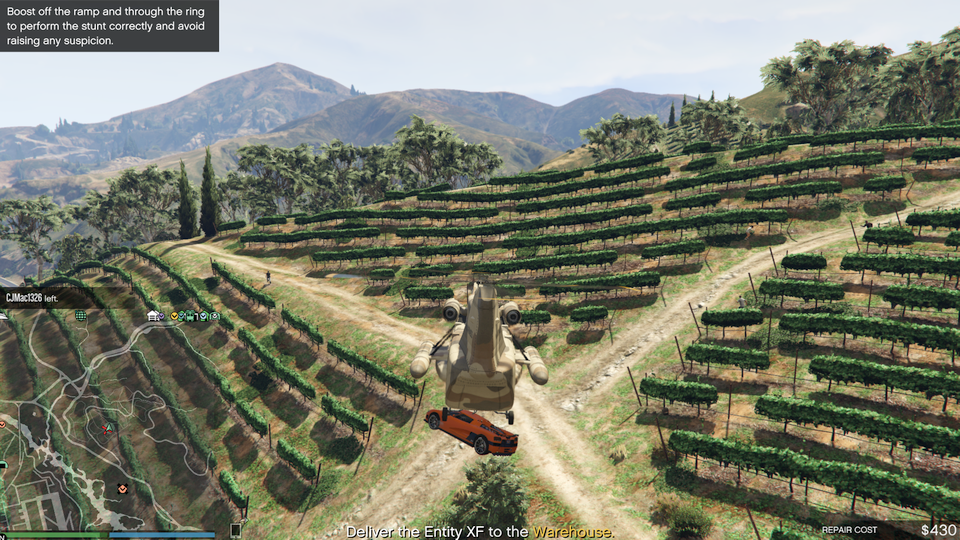Select the orange diamond marker with black corners

coord(123,488)
